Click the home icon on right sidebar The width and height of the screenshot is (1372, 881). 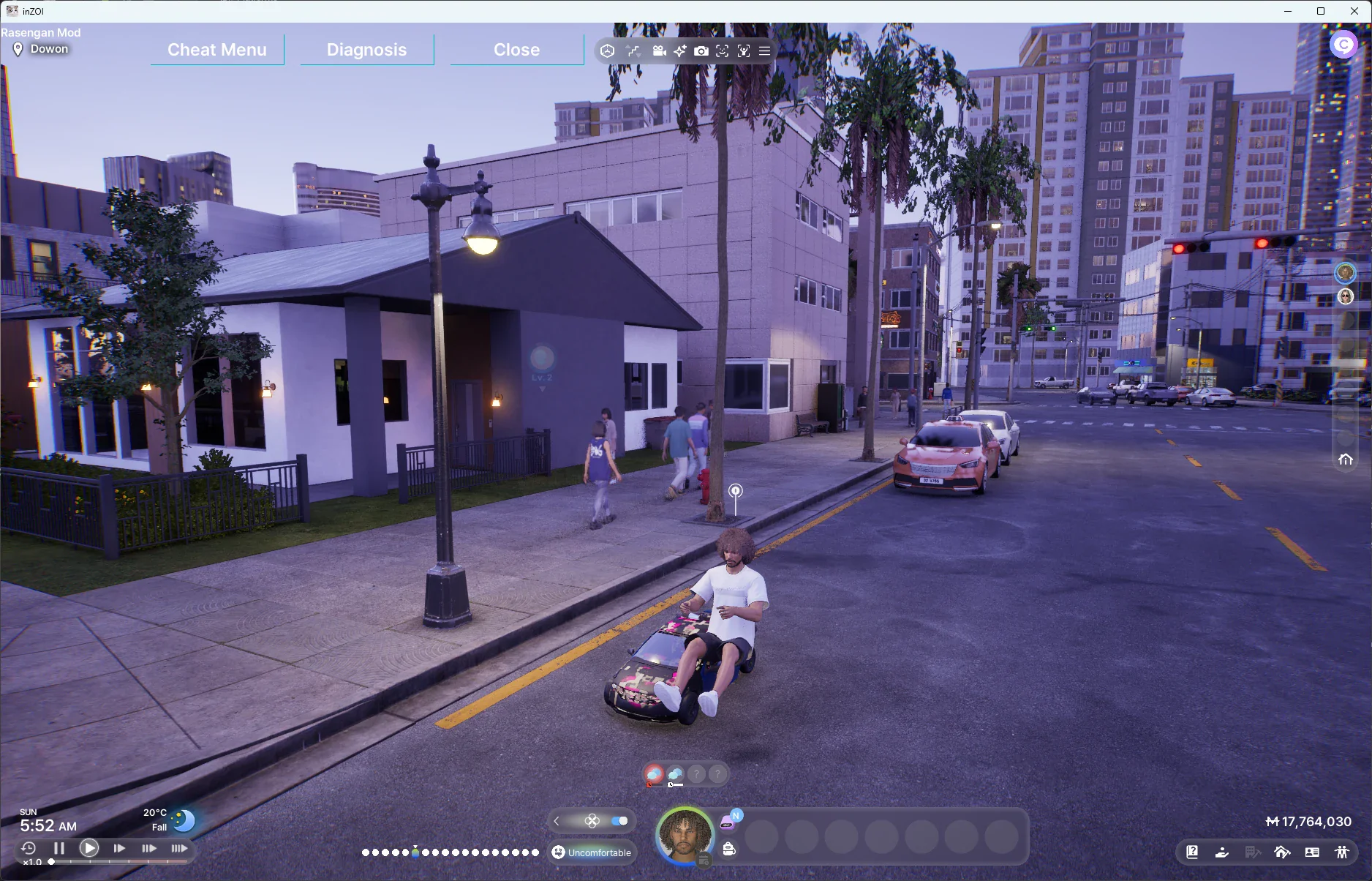click(x=1345, y=460)
